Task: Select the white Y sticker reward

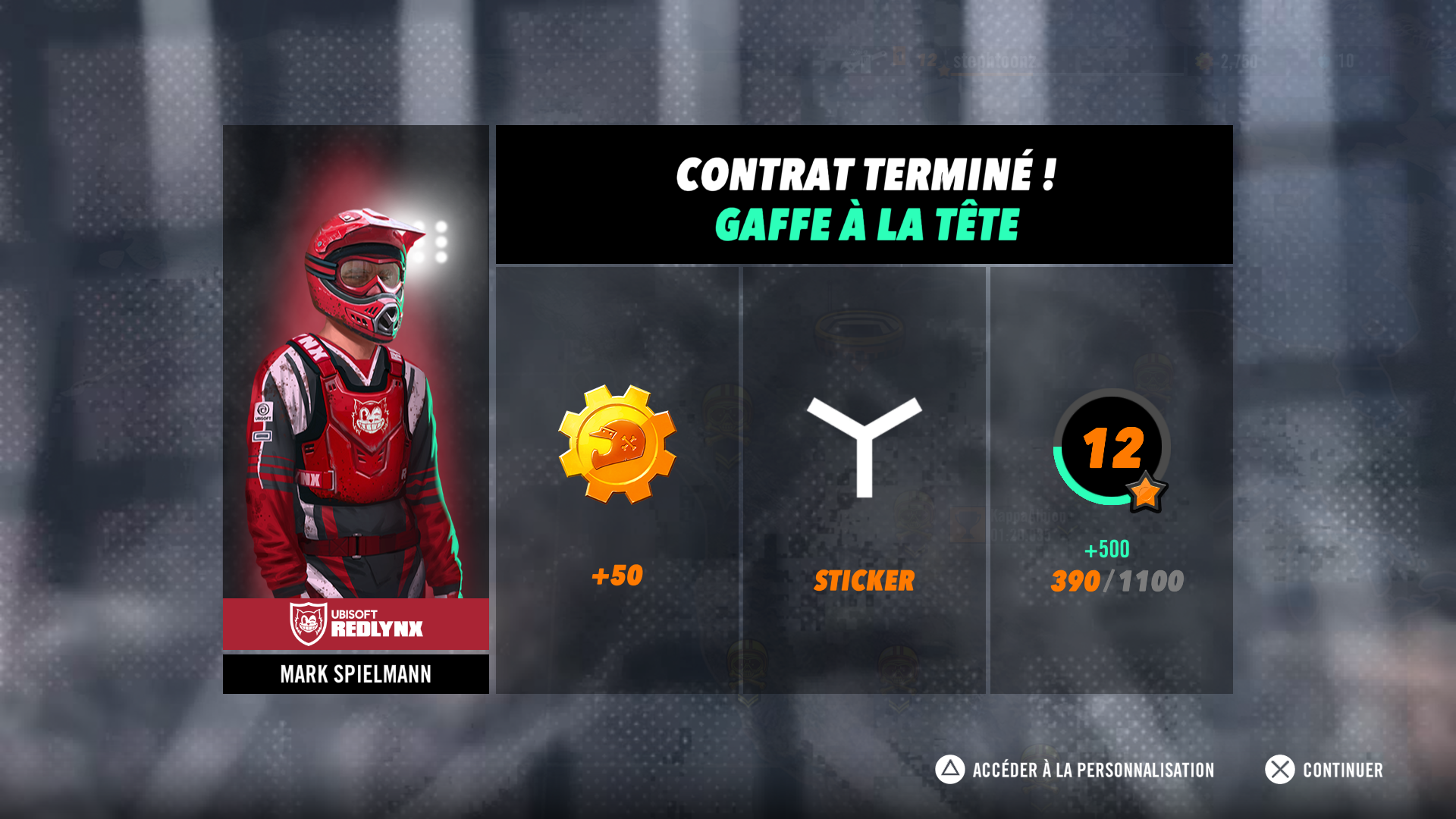Action: pyautogui.click(x=864, y=447)
